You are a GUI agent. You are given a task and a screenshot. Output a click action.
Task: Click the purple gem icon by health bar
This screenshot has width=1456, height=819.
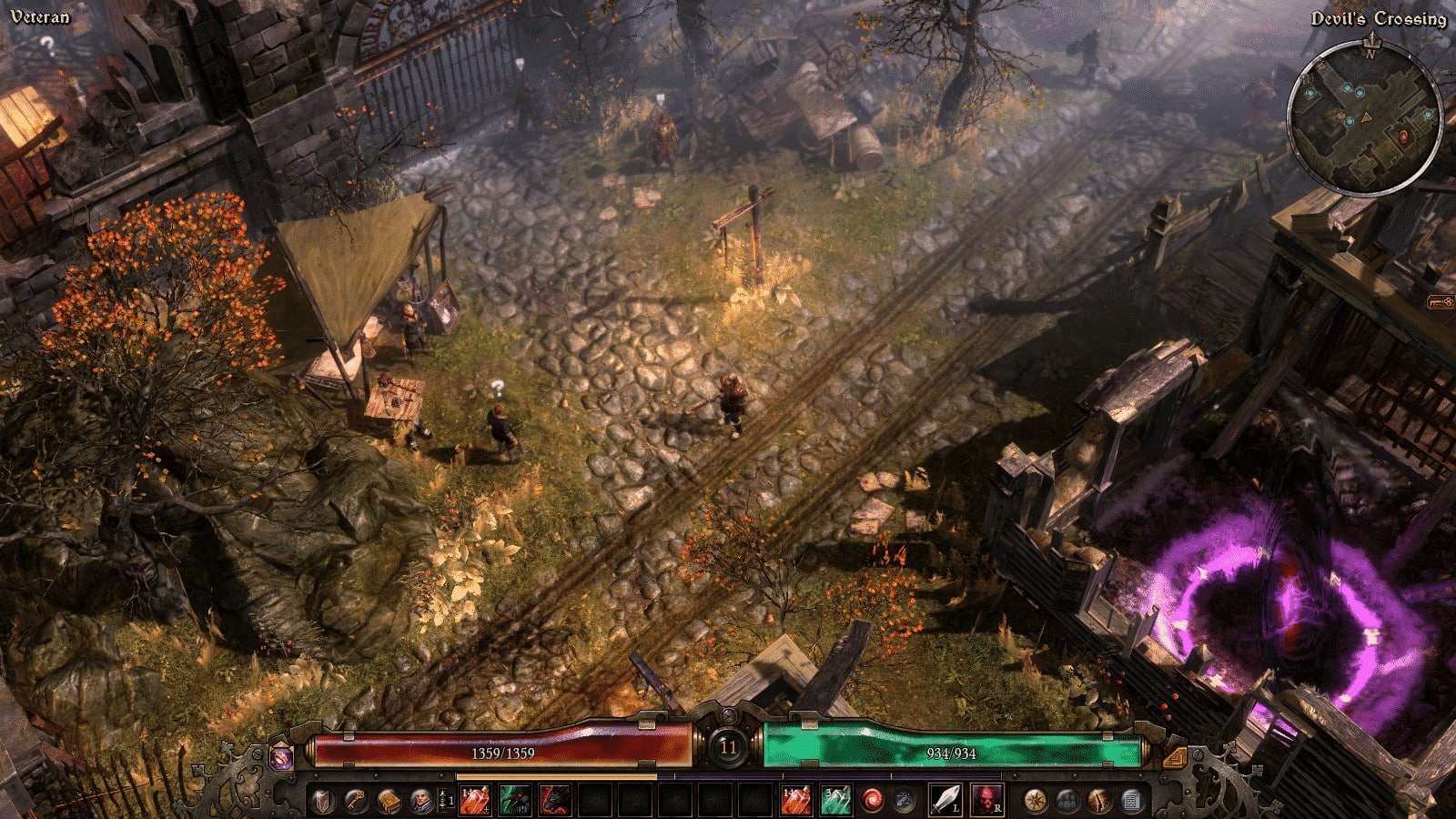(x=281, y=757)
